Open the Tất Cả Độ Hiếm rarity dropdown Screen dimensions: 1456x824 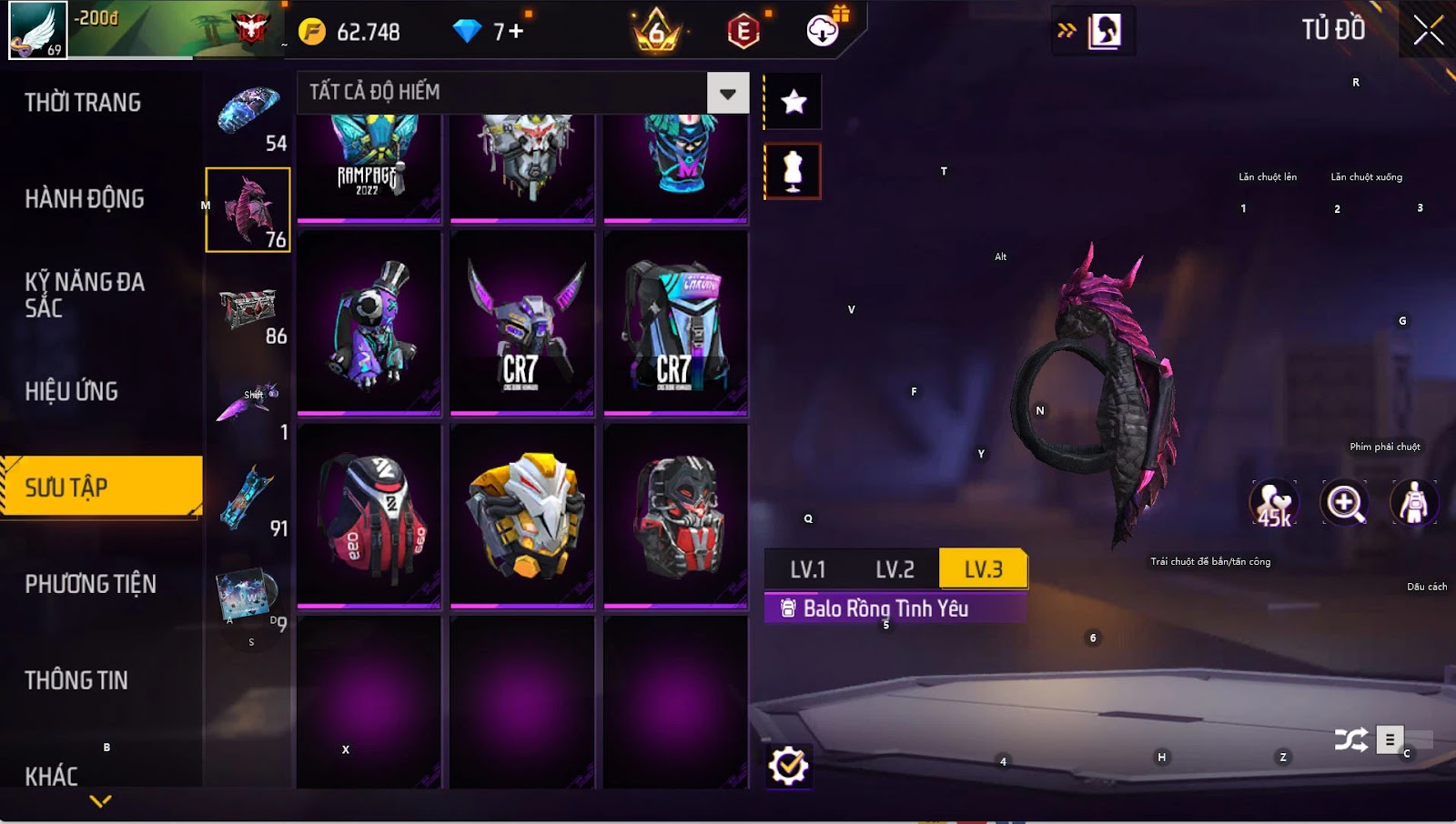(x=727, y=93)
